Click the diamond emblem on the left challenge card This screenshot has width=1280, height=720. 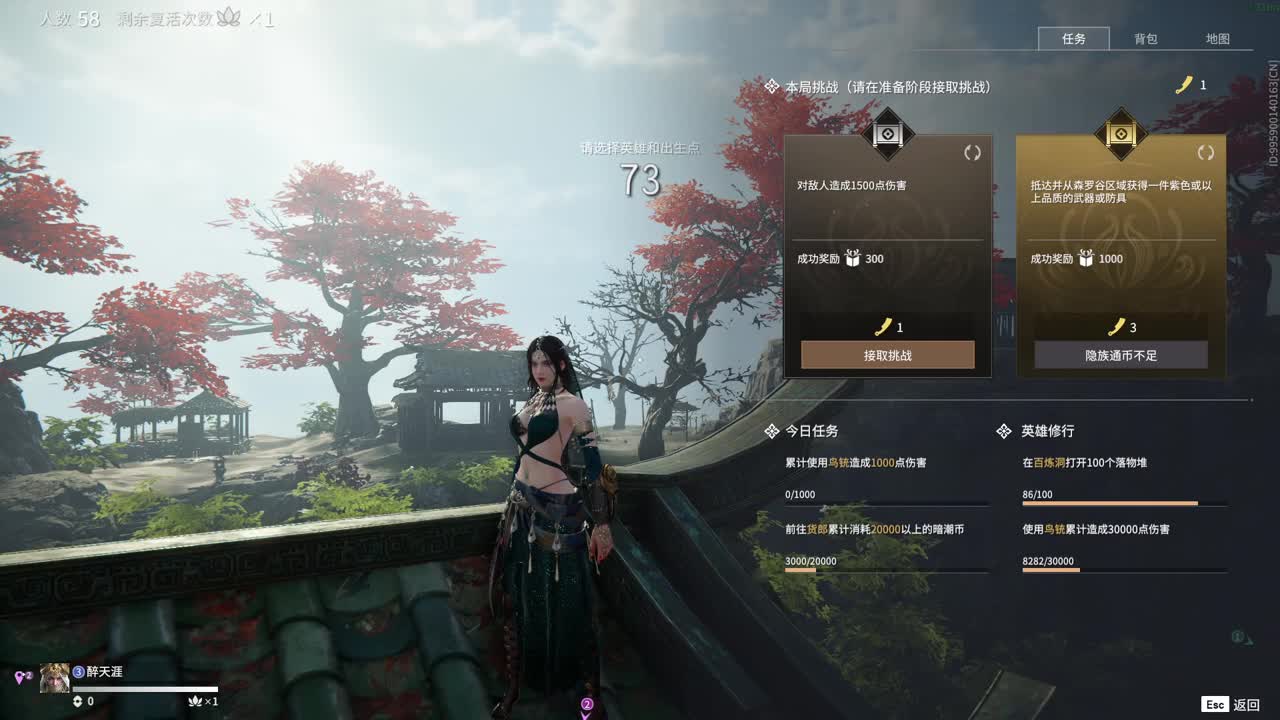pos(886,136)
